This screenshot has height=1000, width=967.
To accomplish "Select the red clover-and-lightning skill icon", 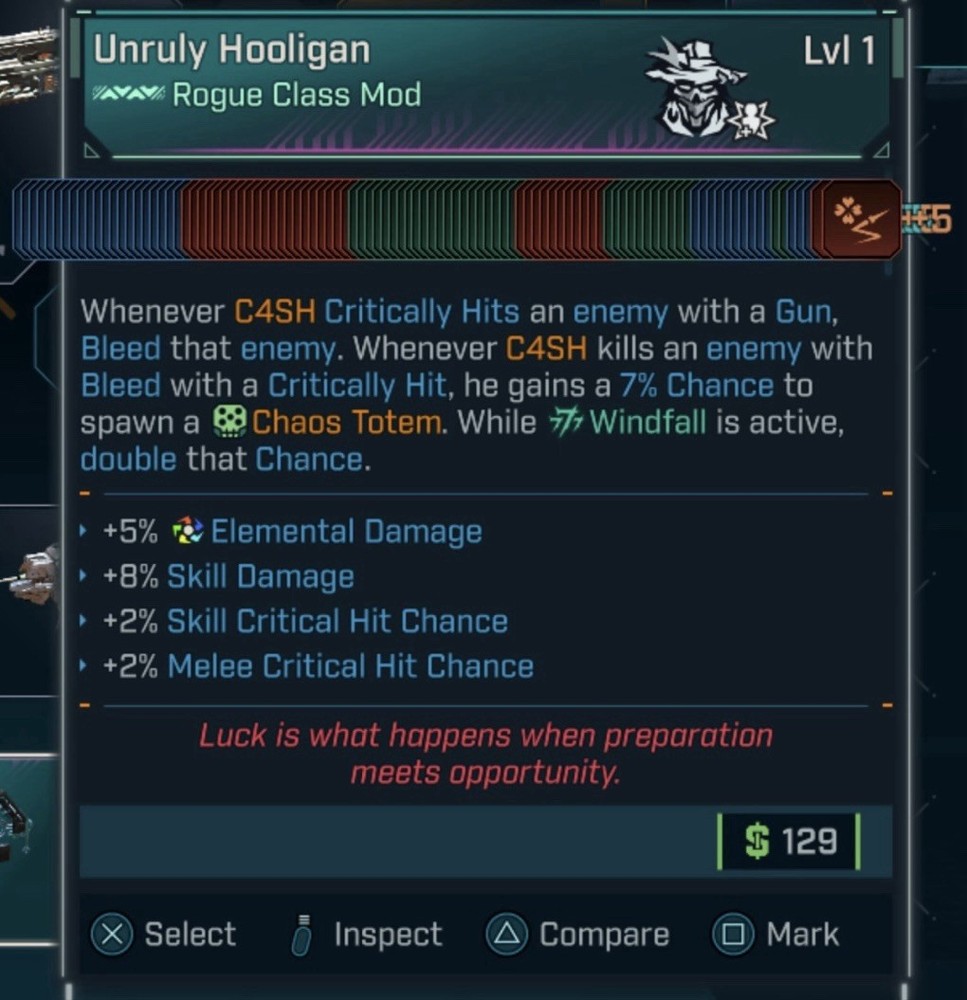I will [x=857, y=219].
